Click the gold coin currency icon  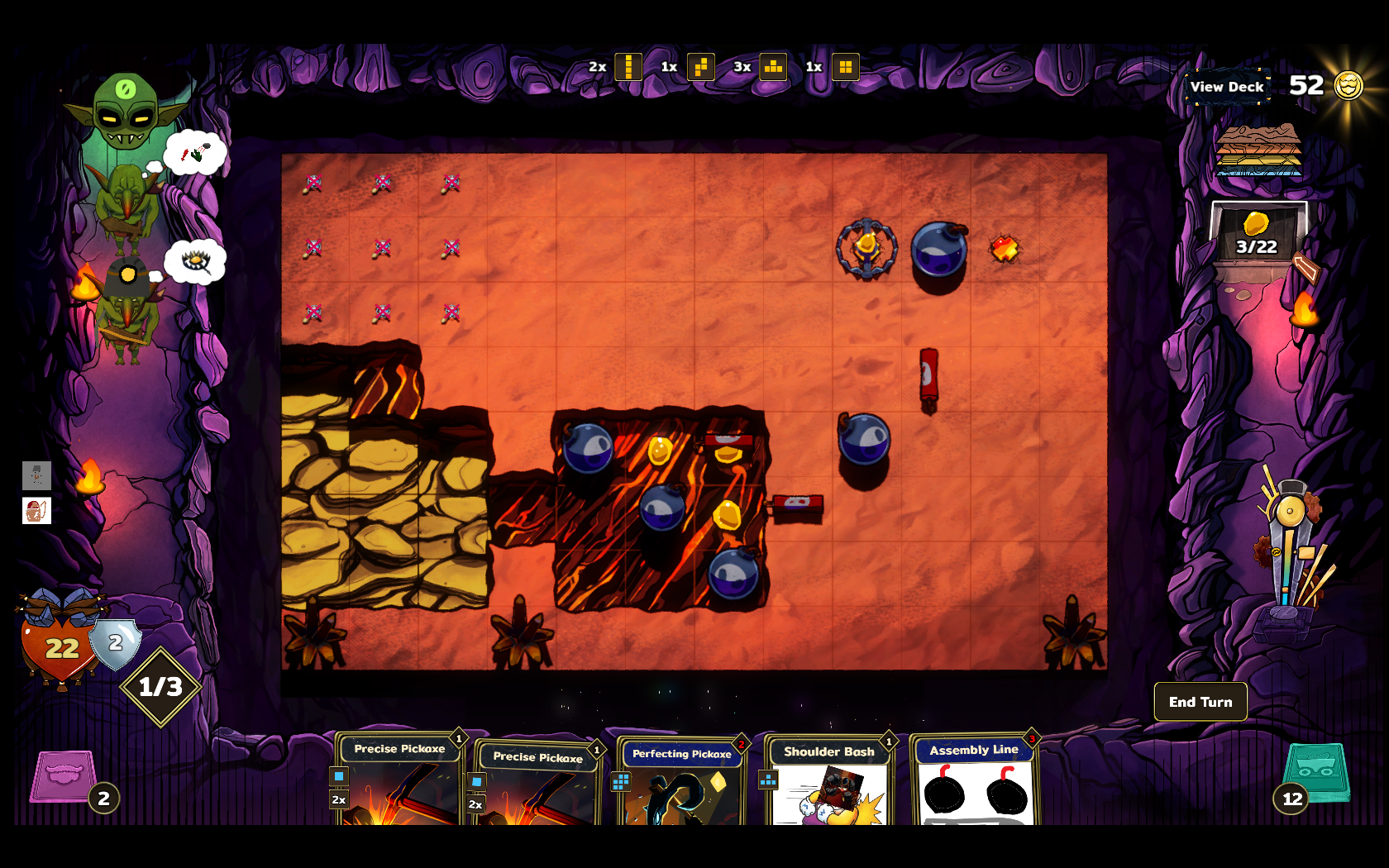coord(1348,85)
